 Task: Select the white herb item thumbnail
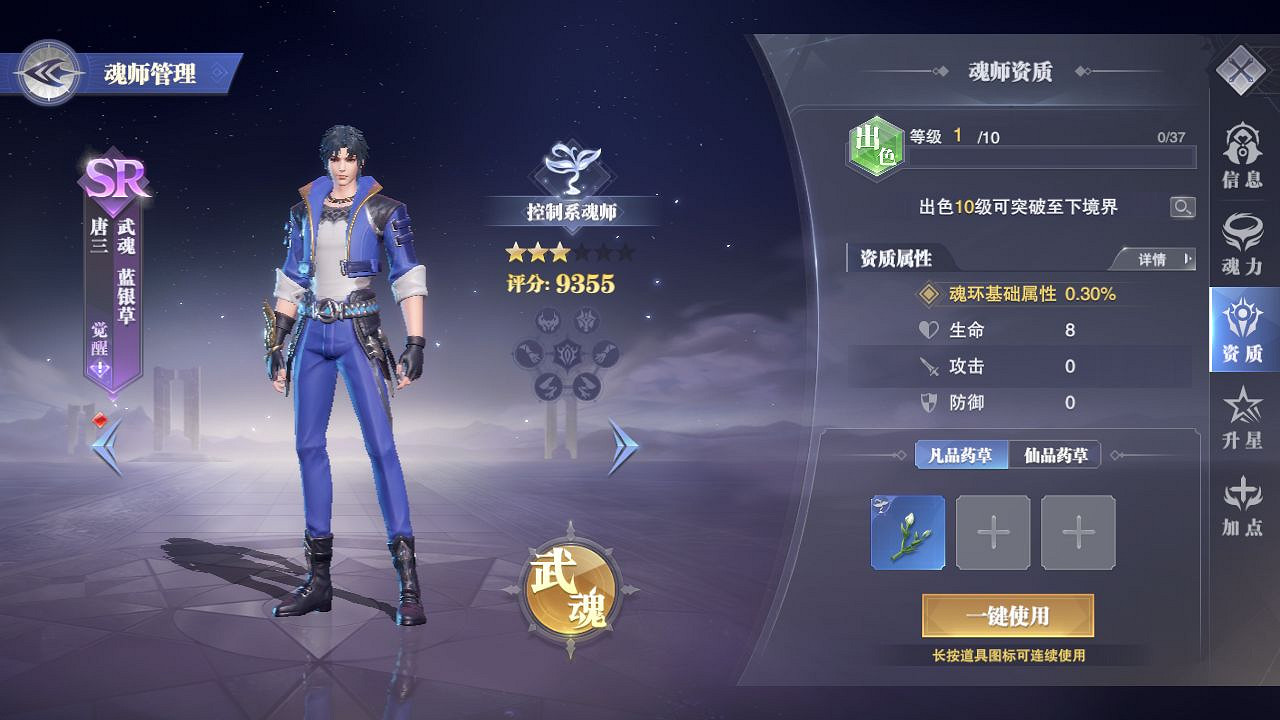coord(911,531)
